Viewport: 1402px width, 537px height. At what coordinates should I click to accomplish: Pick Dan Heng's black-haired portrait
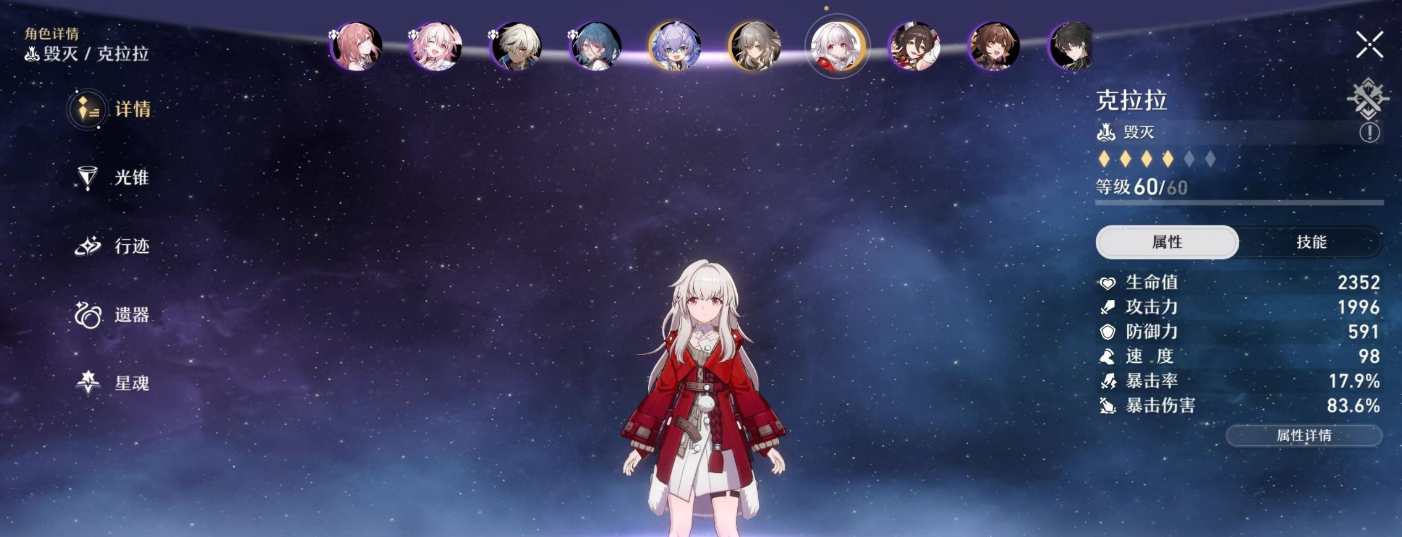point(1072,46)
